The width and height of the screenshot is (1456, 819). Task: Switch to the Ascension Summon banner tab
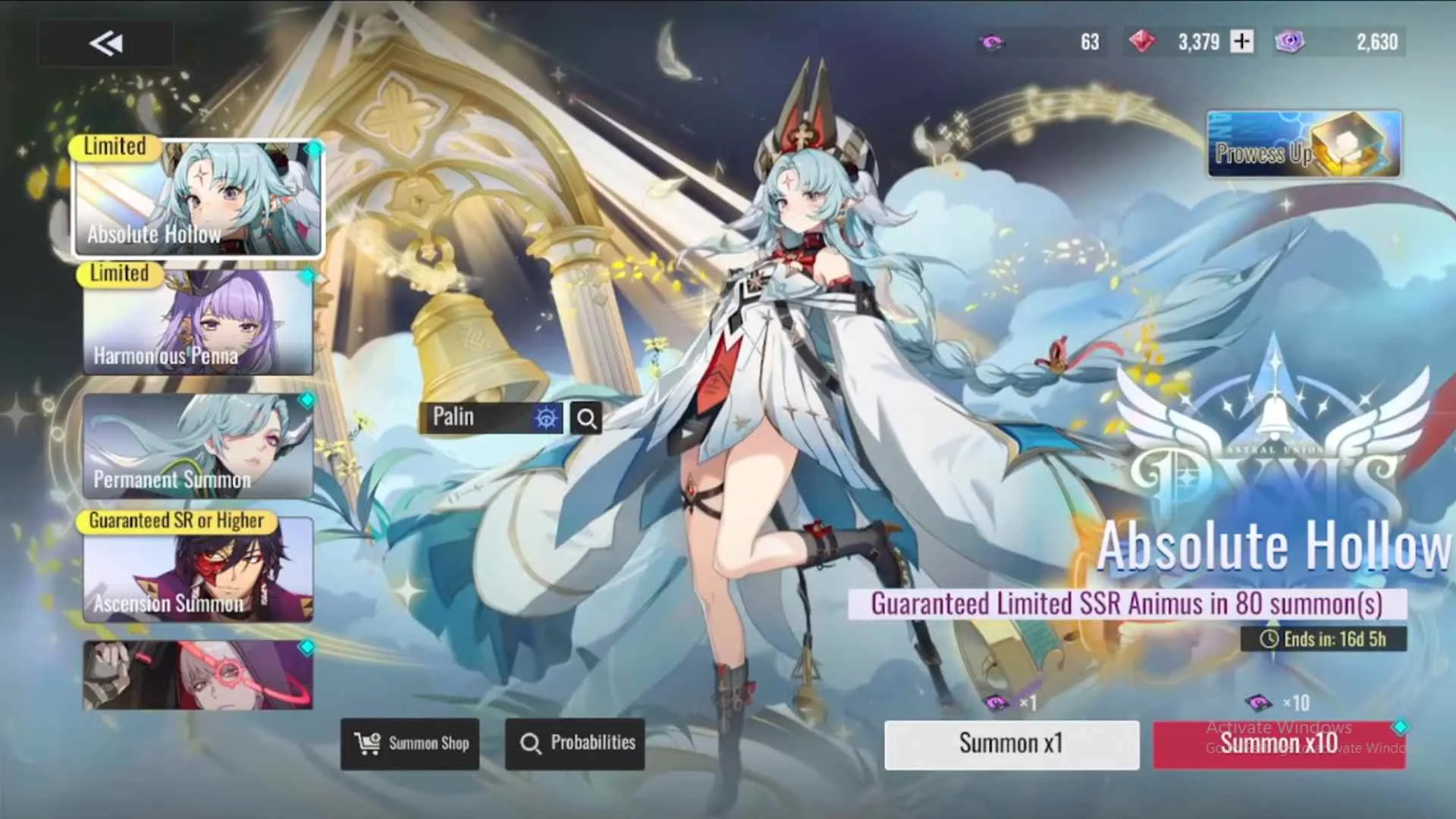[199, 573]
